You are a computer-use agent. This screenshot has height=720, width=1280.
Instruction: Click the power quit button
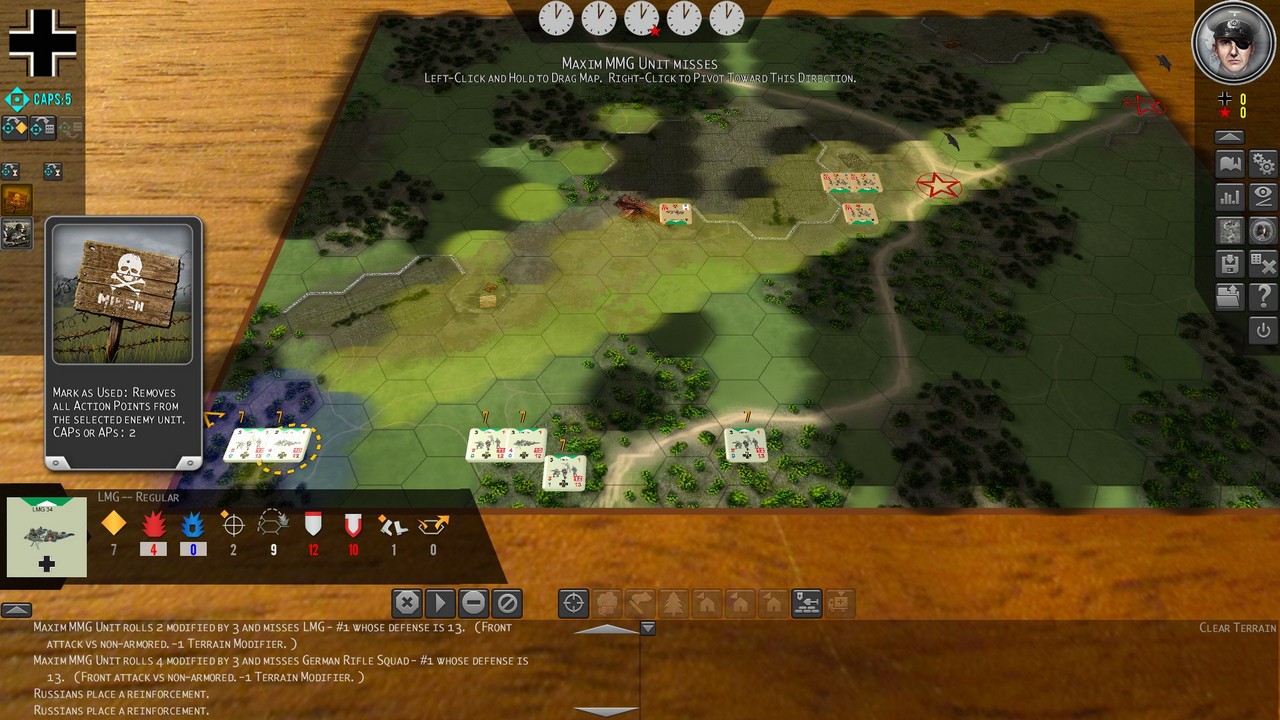click(x=1264, y=330)
